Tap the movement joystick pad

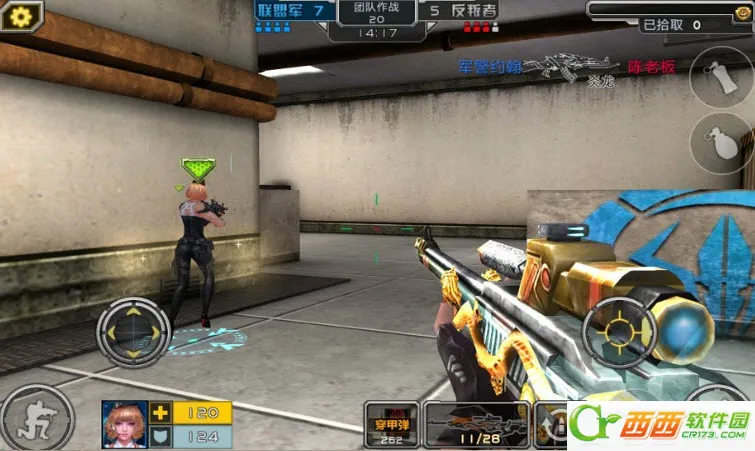[x=133, y=332]
